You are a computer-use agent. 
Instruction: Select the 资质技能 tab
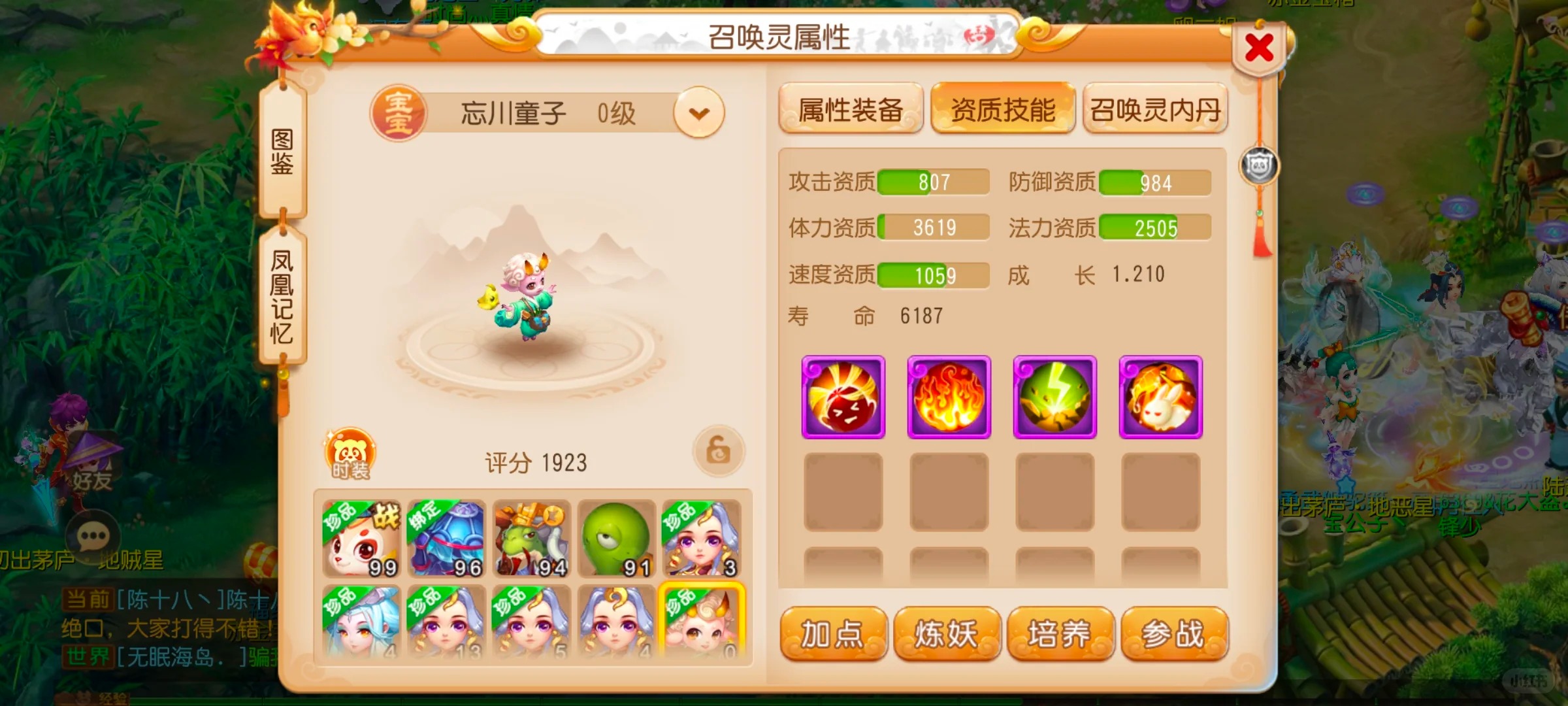tap(1002, 109)
